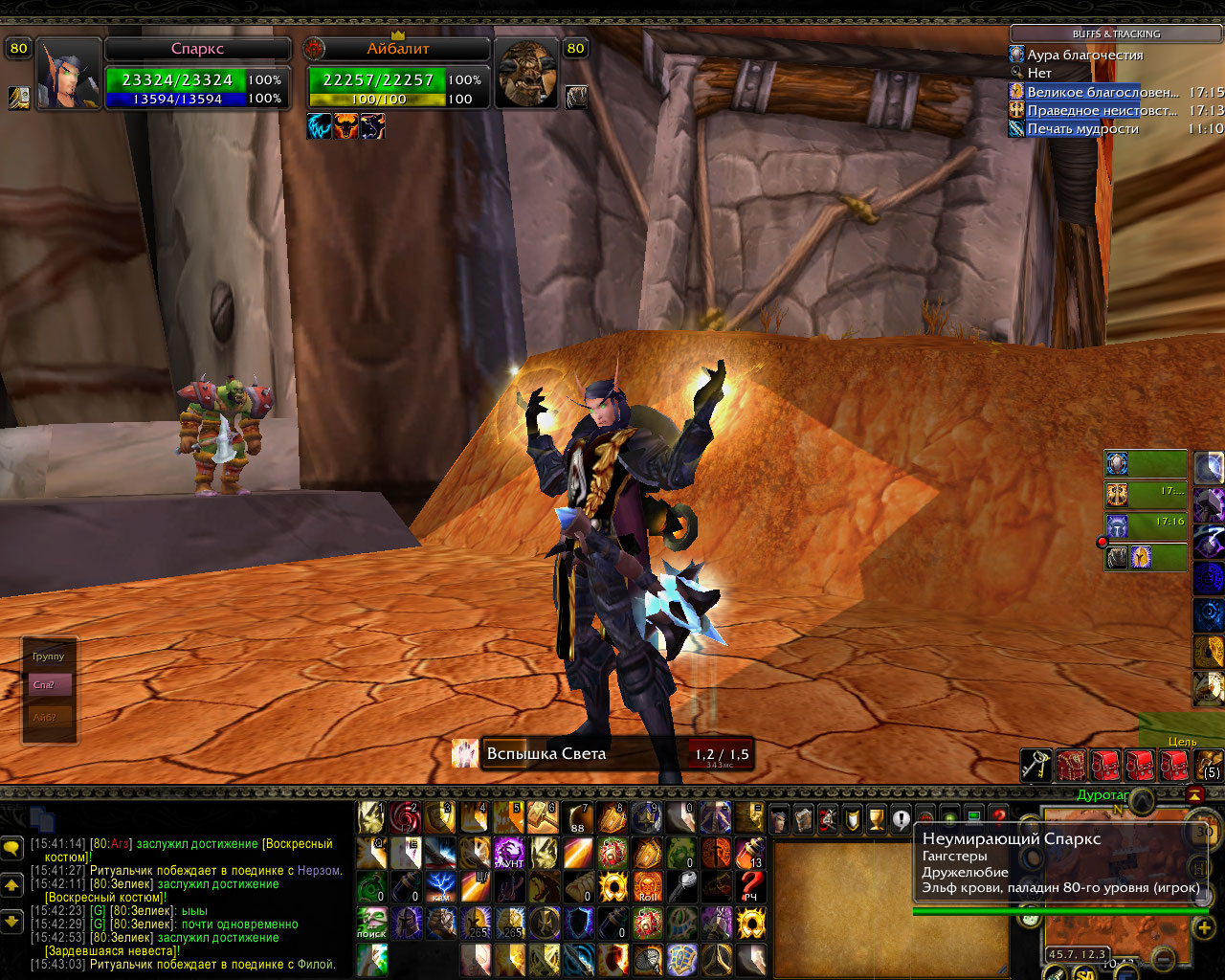
Task: Select the Спаркс player portrait
Action: 69,73
